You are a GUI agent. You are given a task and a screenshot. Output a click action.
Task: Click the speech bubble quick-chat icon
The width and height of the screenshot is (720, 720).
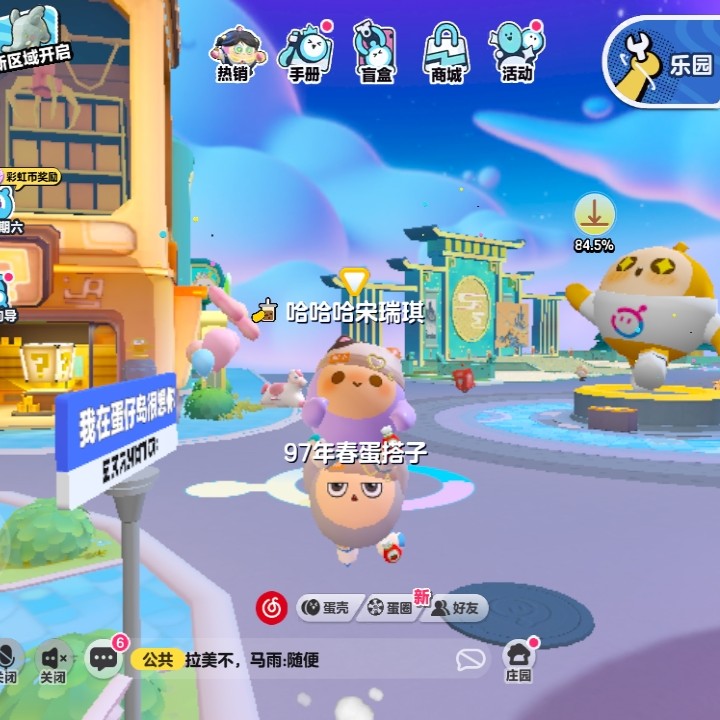tap(470, 659)
